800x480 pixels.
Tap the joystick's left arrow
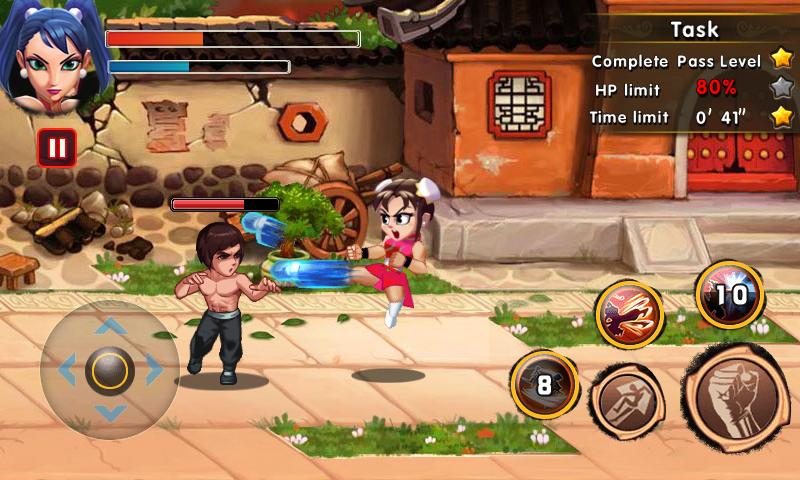[67, 371]
